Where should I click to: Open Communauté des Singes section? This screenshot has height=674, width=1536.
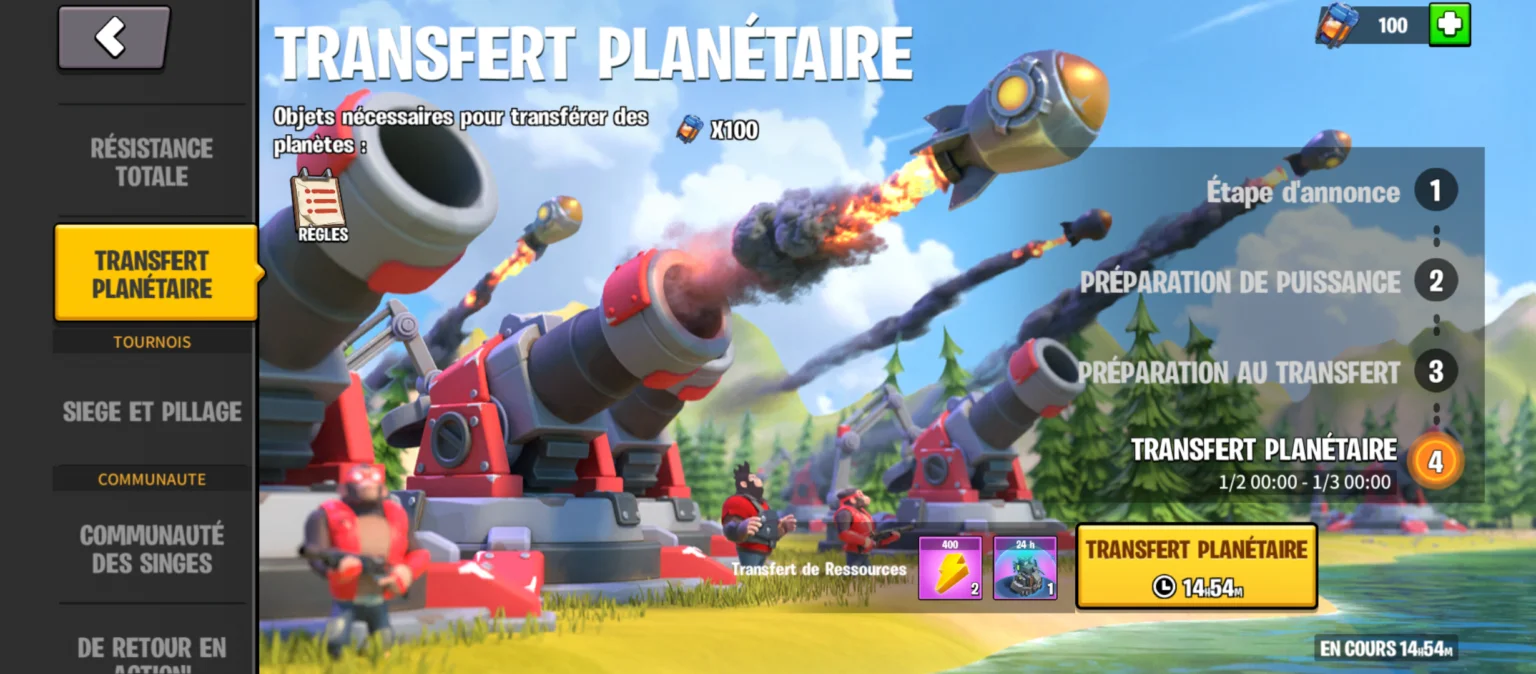click(152, 549)
